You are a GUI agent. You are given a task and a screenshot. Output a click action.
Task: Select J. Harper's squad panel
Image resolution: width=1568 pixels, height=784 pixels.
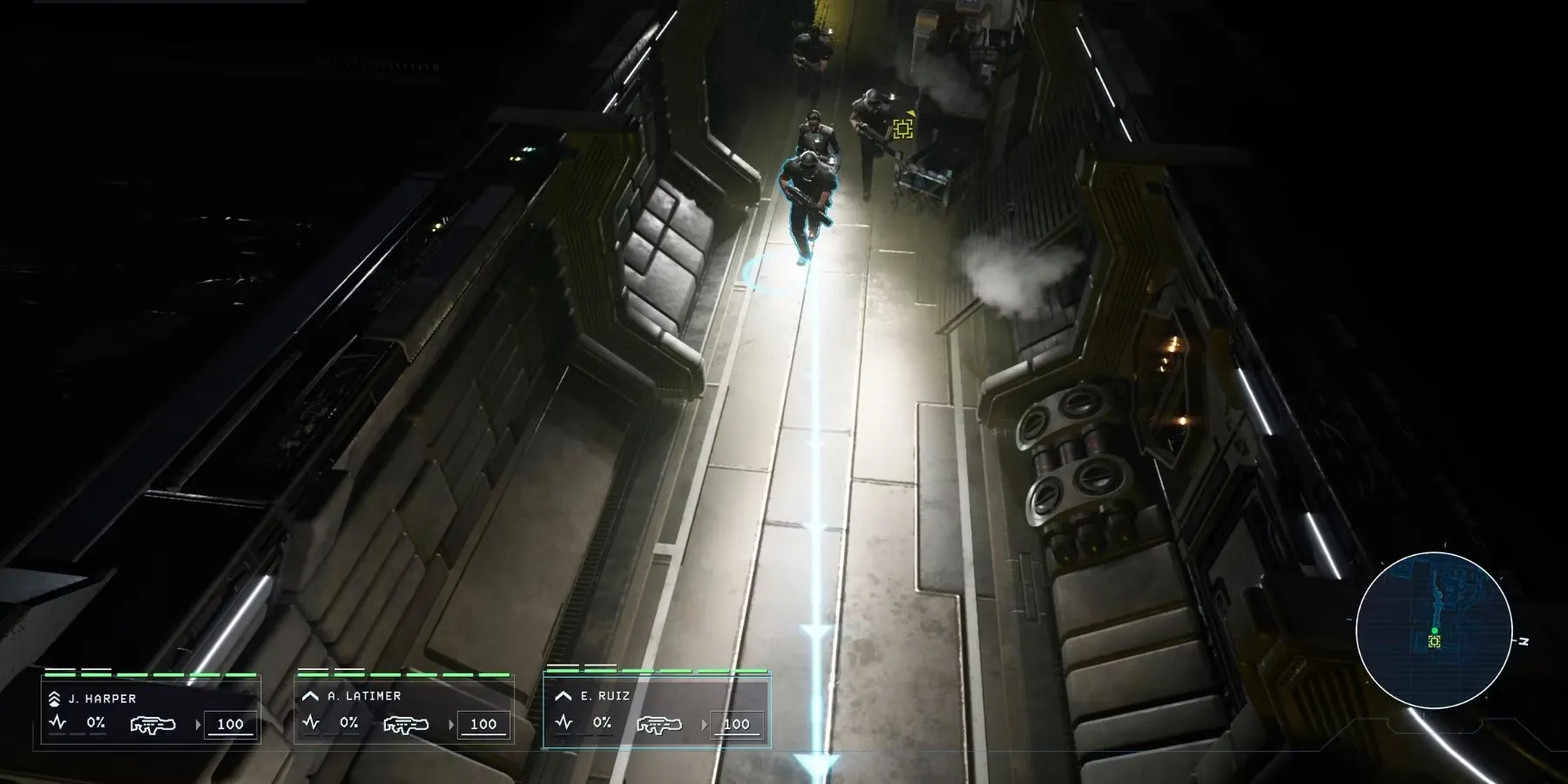point(151,712)
